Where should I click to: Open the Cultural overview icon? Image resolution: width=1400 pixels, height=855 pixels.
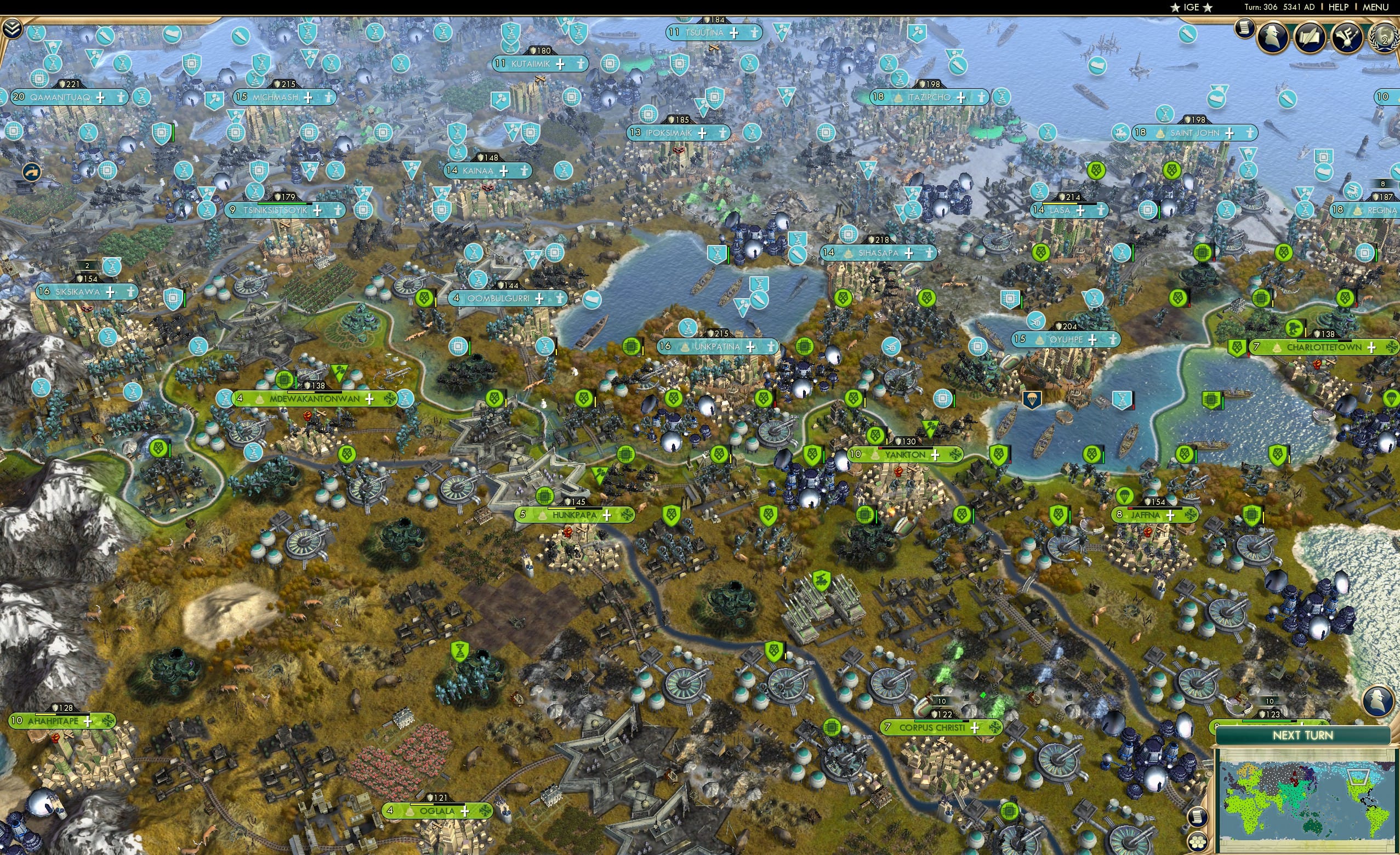(x=1347, y=37)
